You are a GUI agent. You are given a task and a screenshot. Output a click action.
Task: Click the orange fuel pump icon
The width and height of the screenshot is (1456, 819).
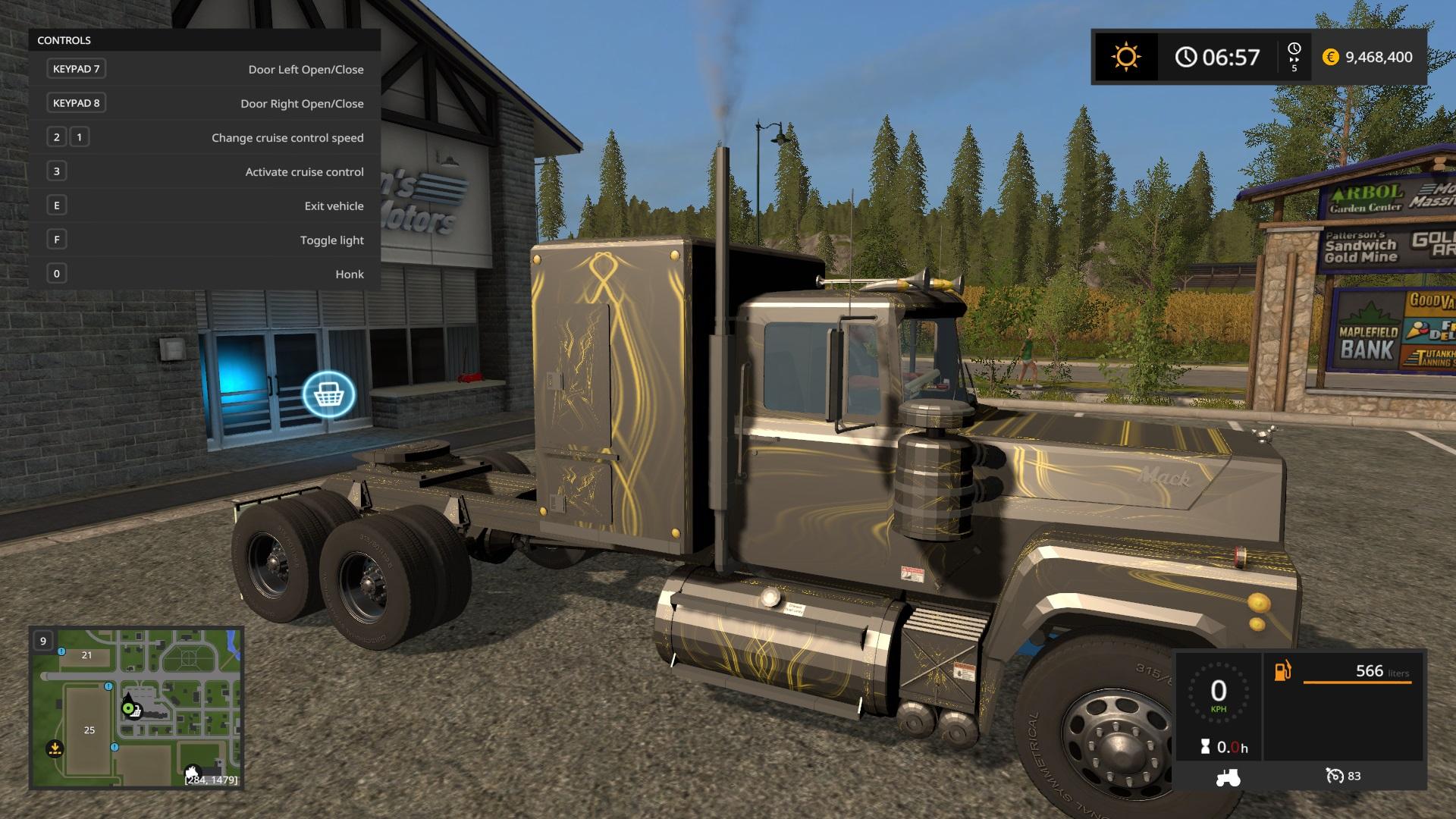(1282, 671)
